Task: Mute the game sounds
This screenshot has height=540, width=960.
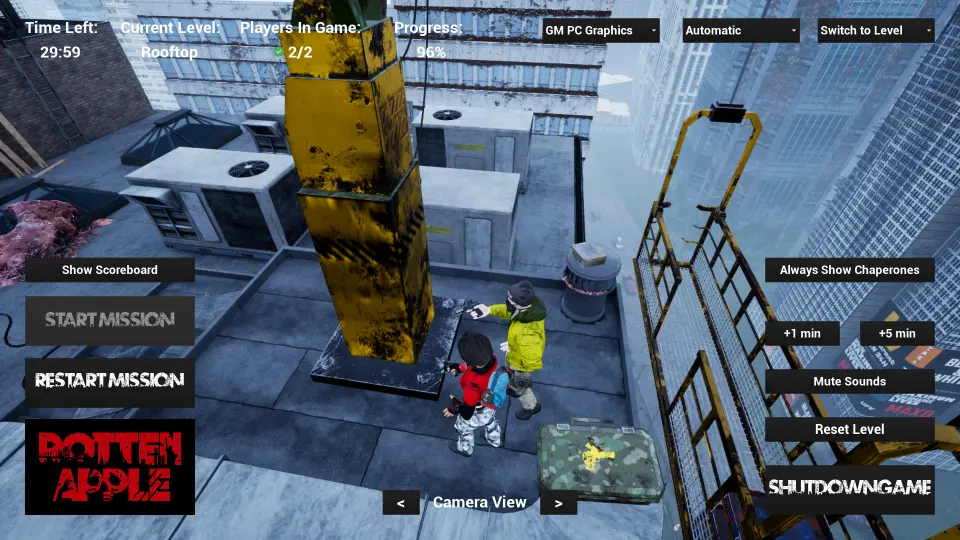Action: (850, 381)
